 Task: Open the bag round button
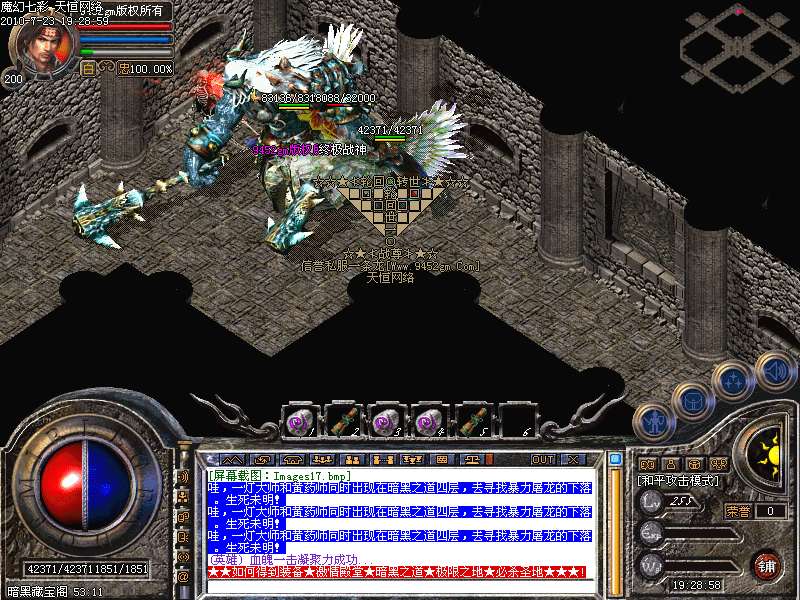click(691, 399)
